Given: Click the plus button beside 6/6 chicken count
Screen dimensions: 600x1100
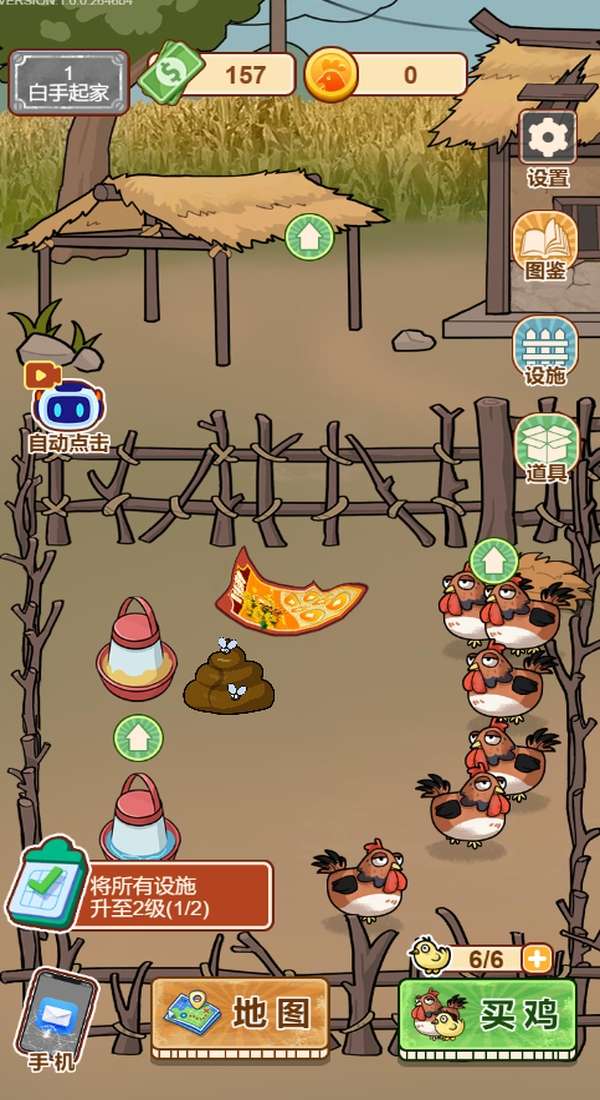Looking at the screenshot, I should (x=538, y=959).
